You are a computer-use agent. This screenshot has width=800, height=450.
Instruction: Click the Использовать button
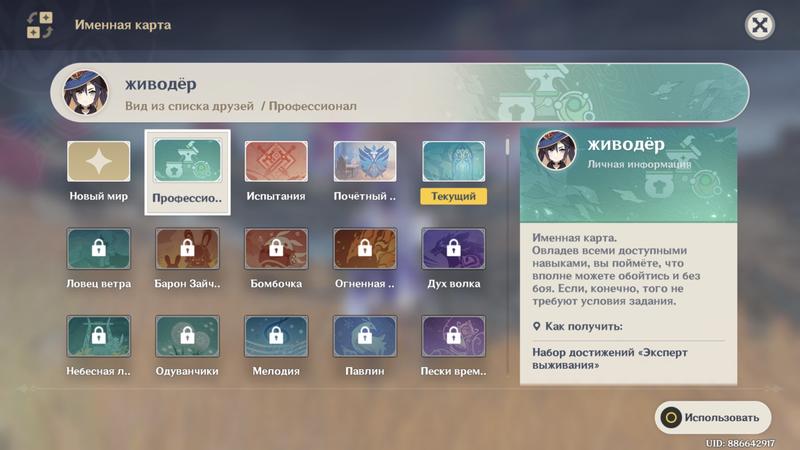(x=713, y=417)
